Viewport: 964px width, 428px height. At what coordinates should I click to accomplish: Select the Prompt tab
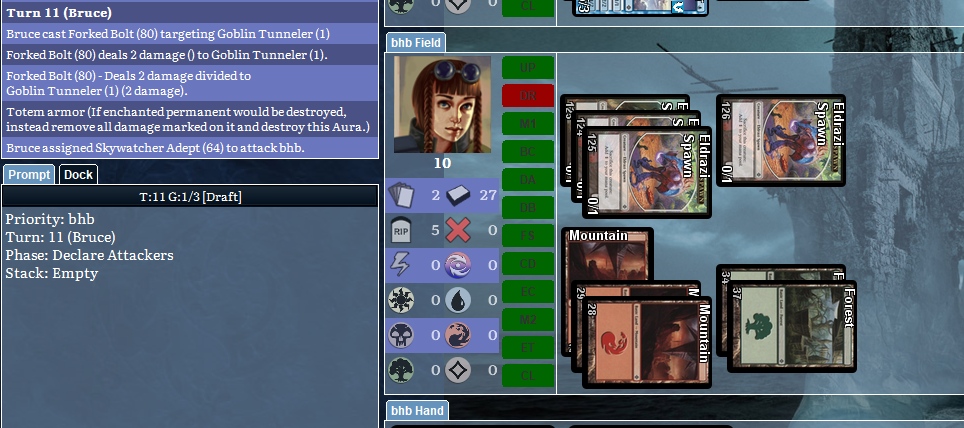29,175
